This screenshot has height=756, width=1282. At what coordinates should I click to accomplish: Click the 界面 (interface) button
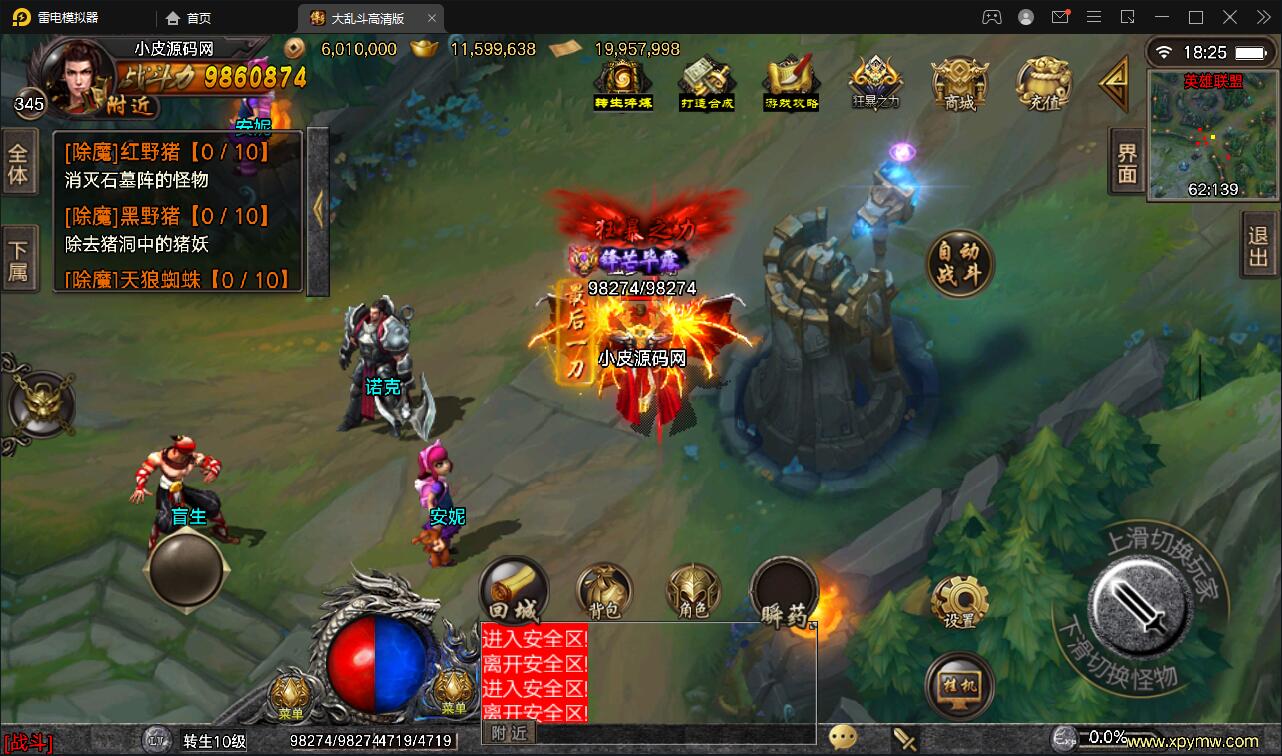[1125, 160]
